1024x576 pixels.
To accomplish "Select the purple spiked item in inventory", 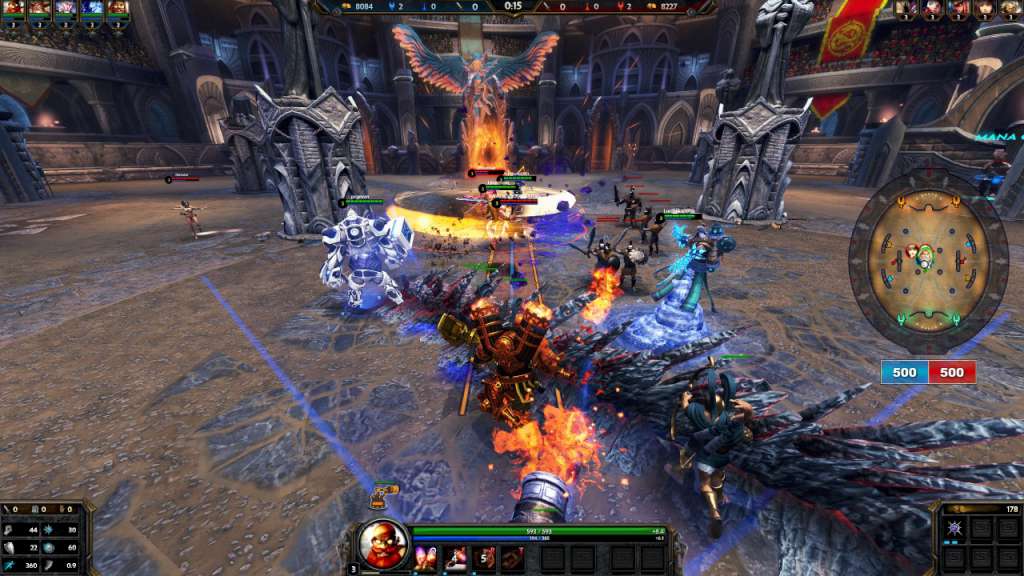I will [x=957, y=528].
